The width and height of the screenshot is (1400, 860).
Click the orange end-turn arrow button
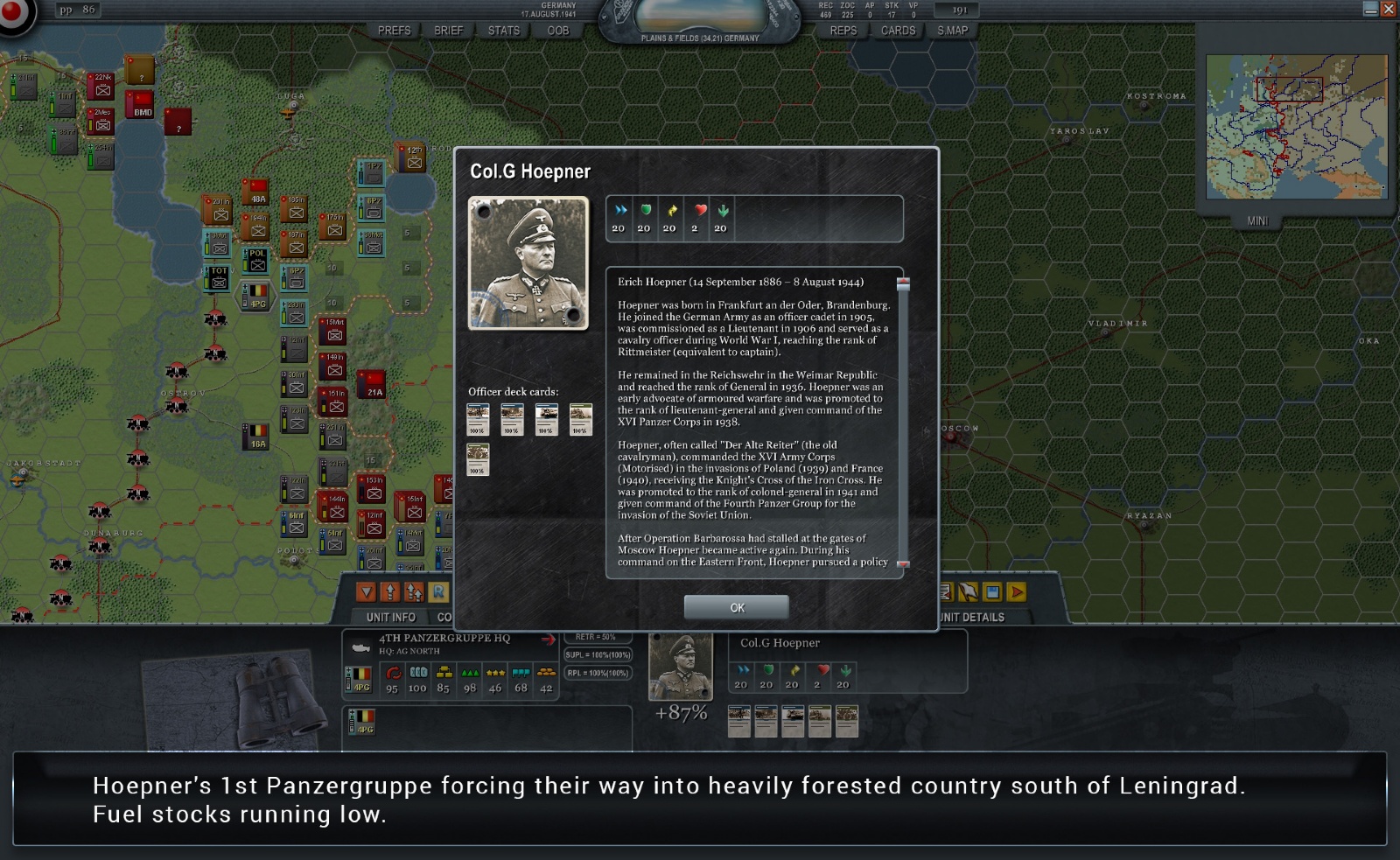pyautogui.click(x=1017, y=592)
